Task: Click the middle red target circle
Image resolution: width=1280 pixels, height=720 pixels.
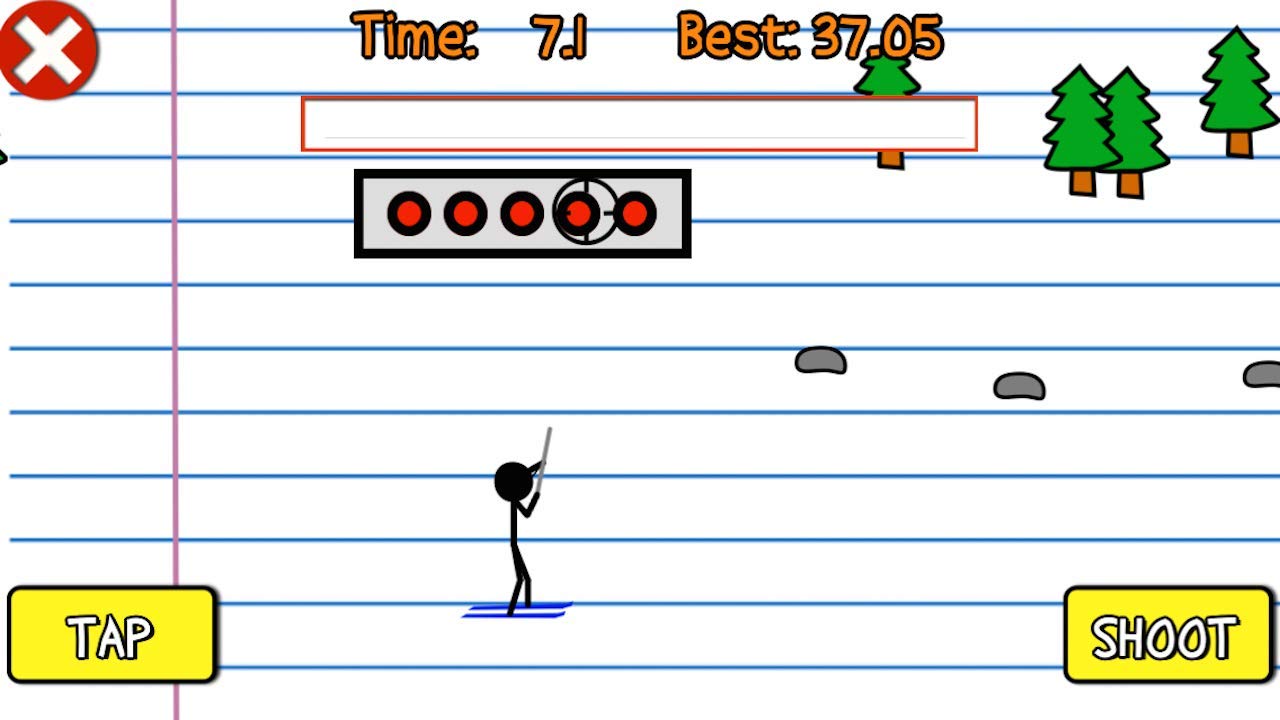Action: pos(521,213)
